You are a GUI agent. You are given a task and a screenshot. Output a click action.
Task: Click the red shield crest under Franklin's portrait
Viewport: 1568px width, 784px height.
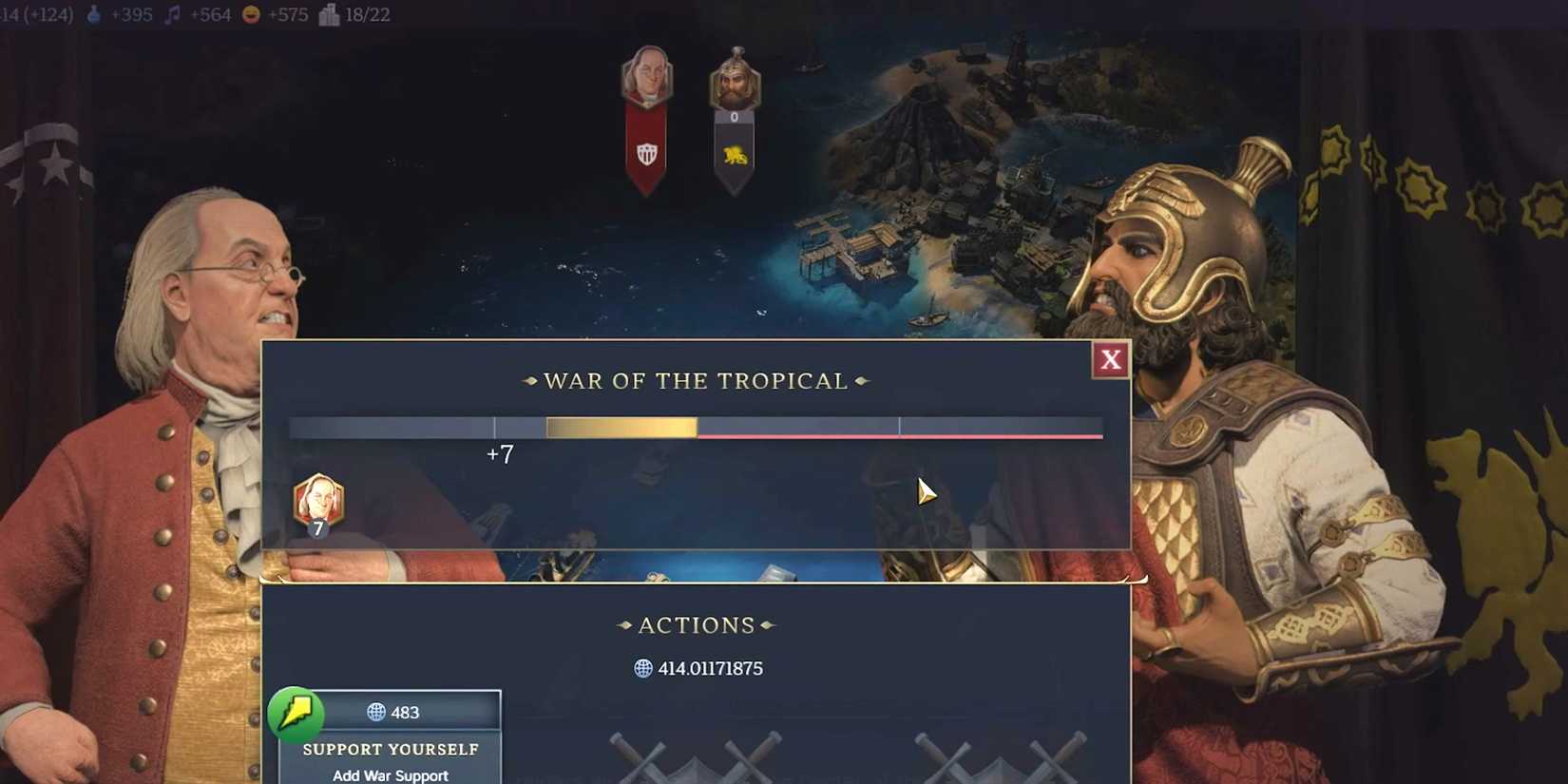[x=649, y=152]
